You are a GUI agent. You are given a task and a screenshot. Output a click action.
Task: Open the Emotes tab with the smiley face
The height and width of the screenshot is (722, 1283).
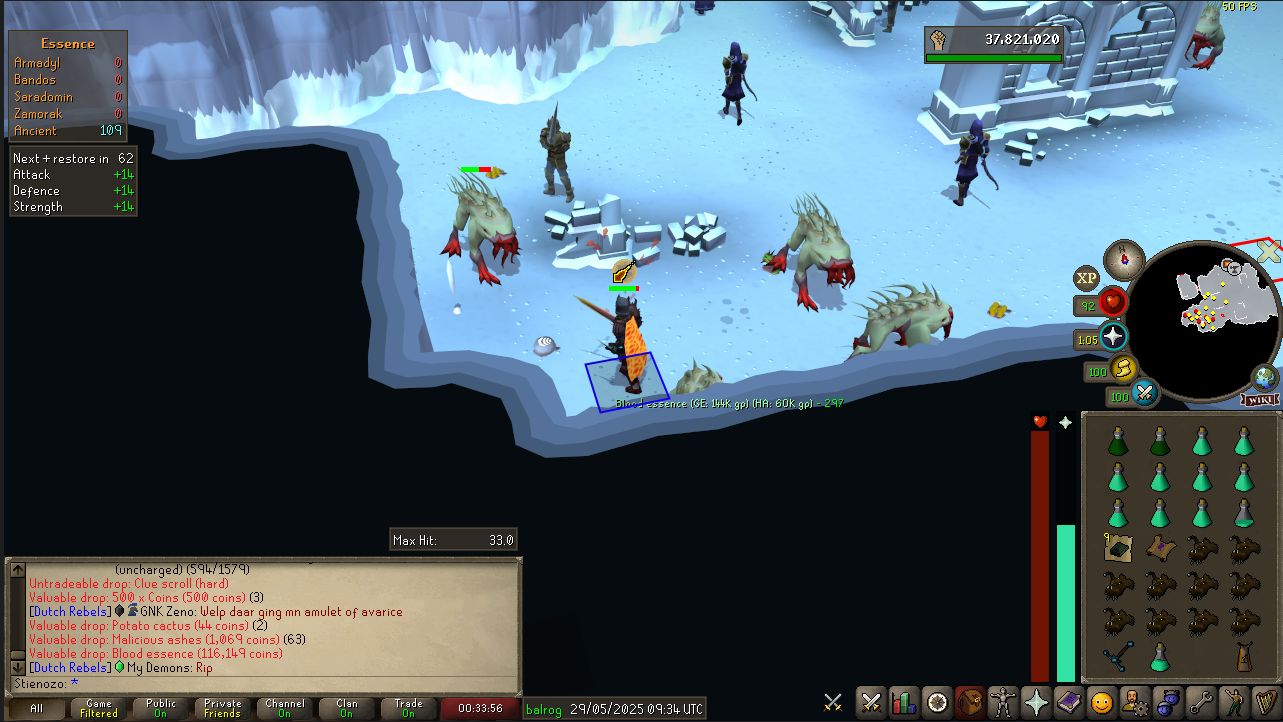[1101, 702]
